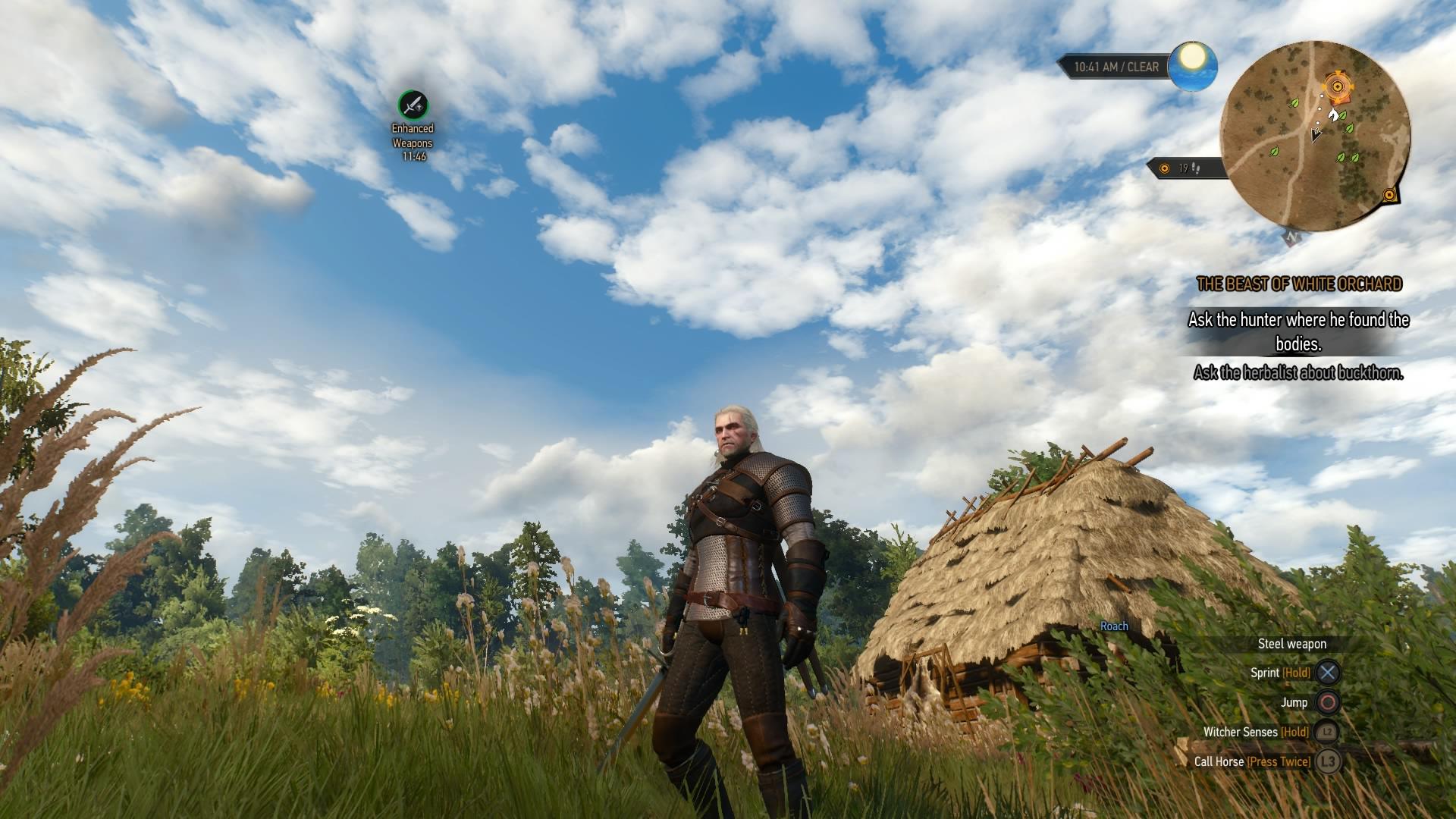Screen dimensions: 1456x819
Task: Click the sun weather icon
Action: [1192, 65]
